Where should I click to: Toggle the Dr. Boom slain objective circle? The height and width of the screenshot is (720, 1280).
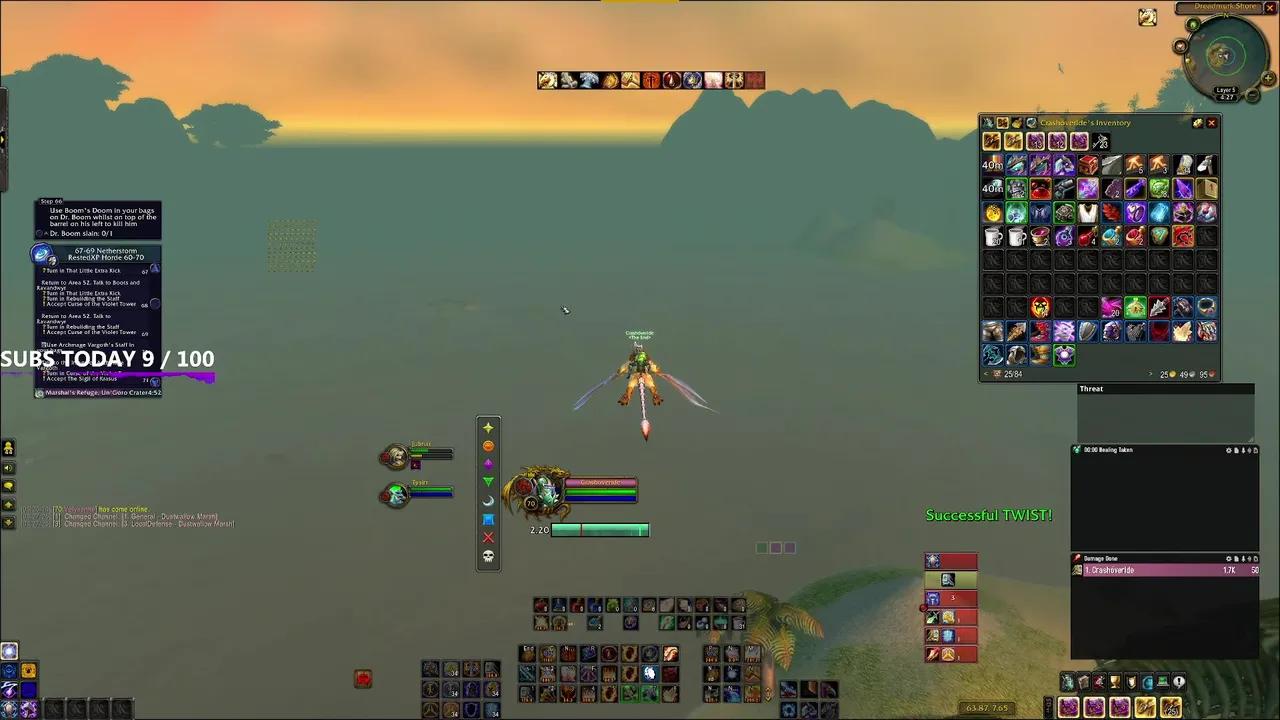[40, 232]
